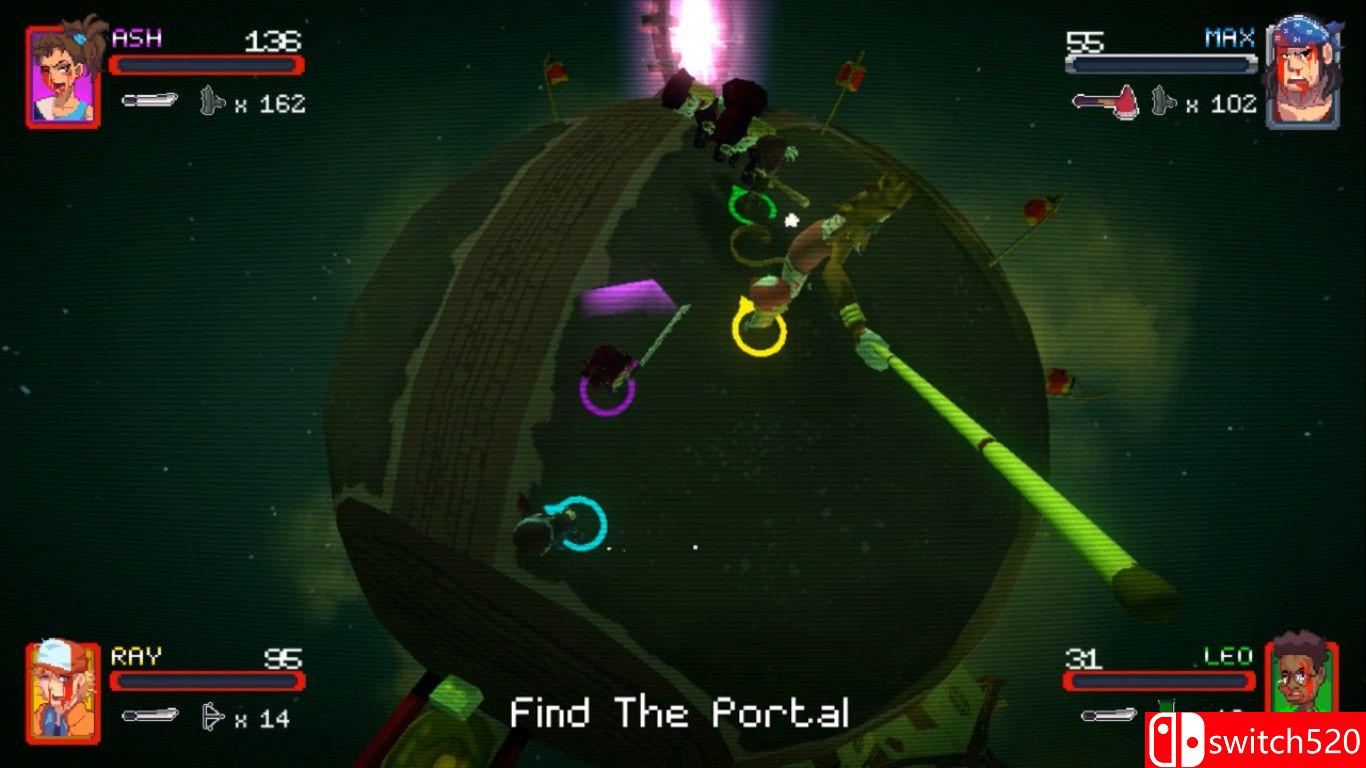Image resolution: width=1366 pixels, height=768 pixels.
Task: Select Max's pistol weapon icon
Action: click(1162, 101)
